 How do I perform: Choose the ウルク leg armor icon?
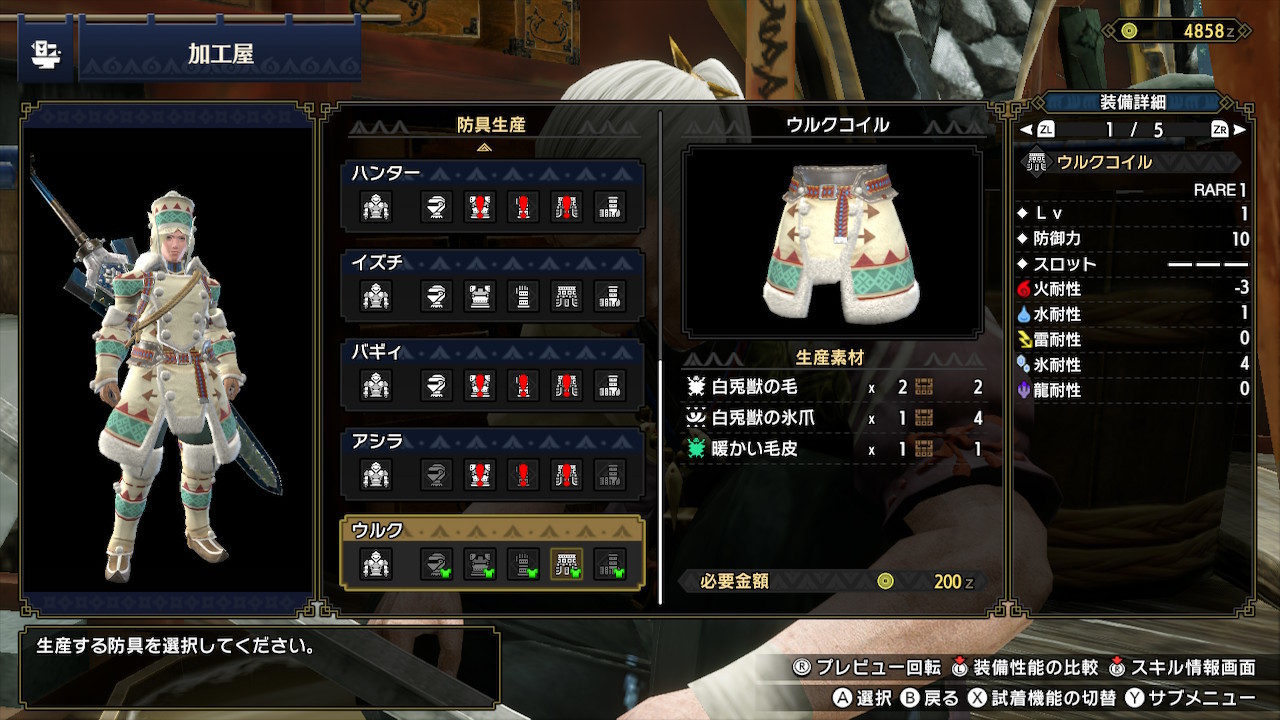[x=610, y=565]
